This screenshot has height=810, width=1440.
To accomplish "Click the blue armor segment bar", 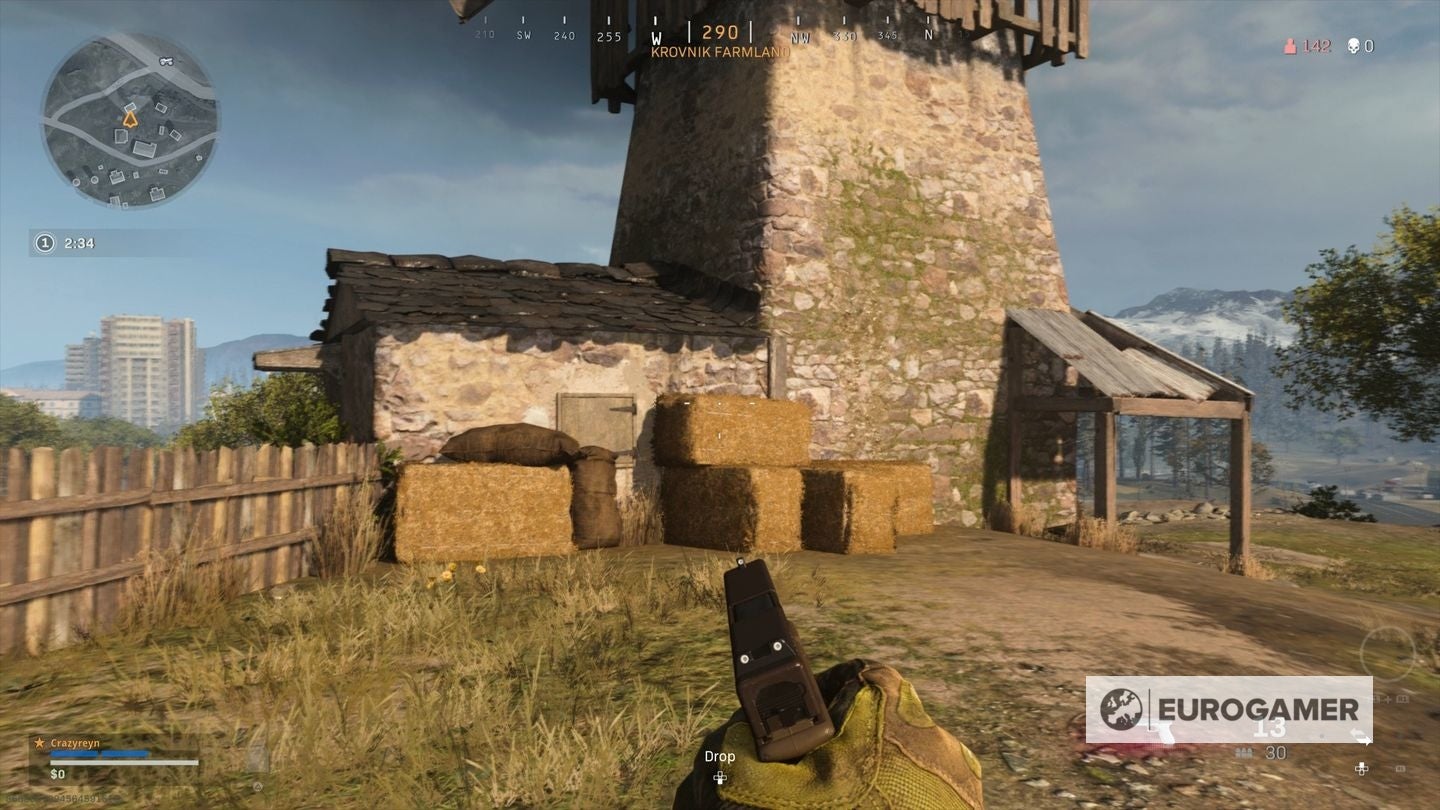I will (x=98, y=754).
